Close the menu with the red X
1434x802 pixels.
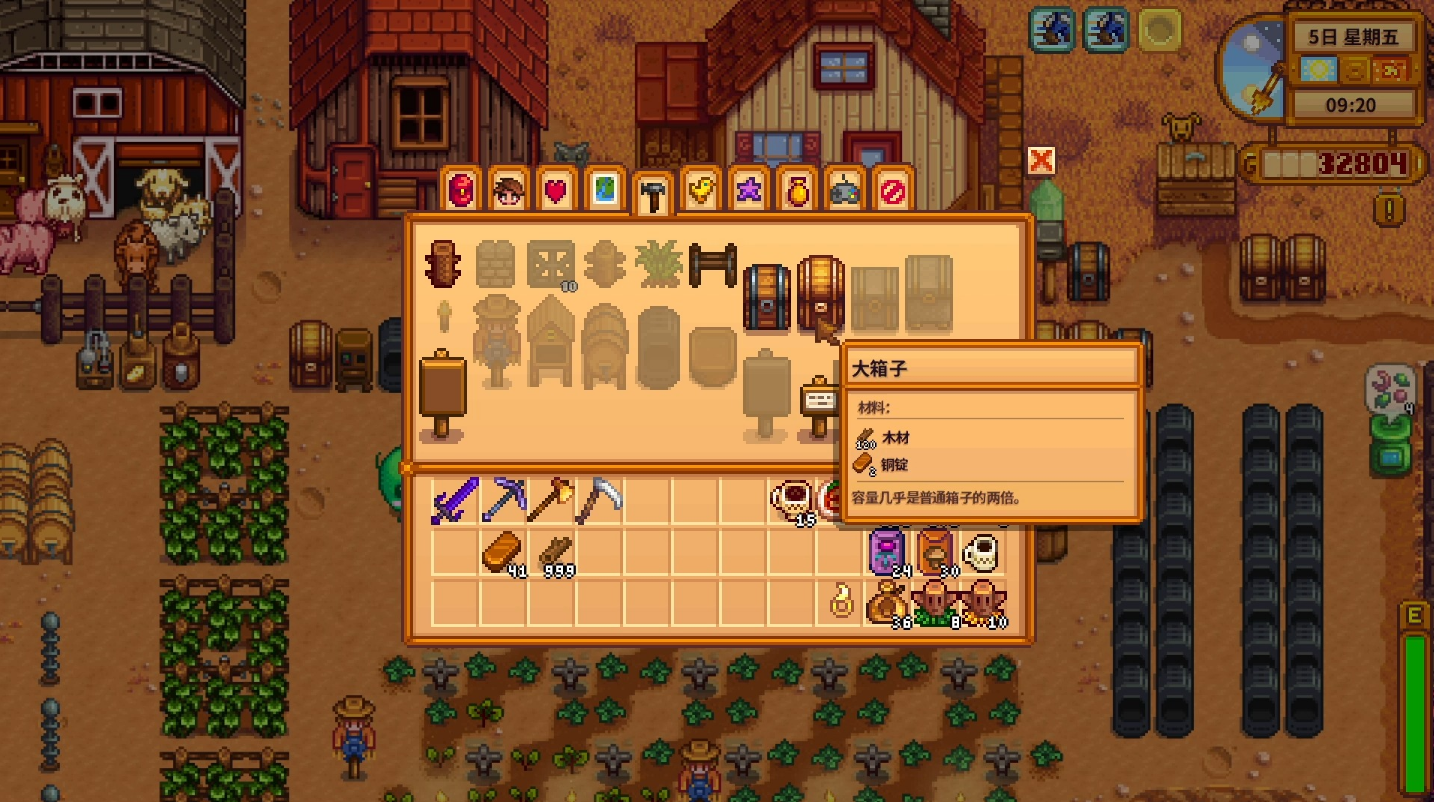pos(1041,160)
